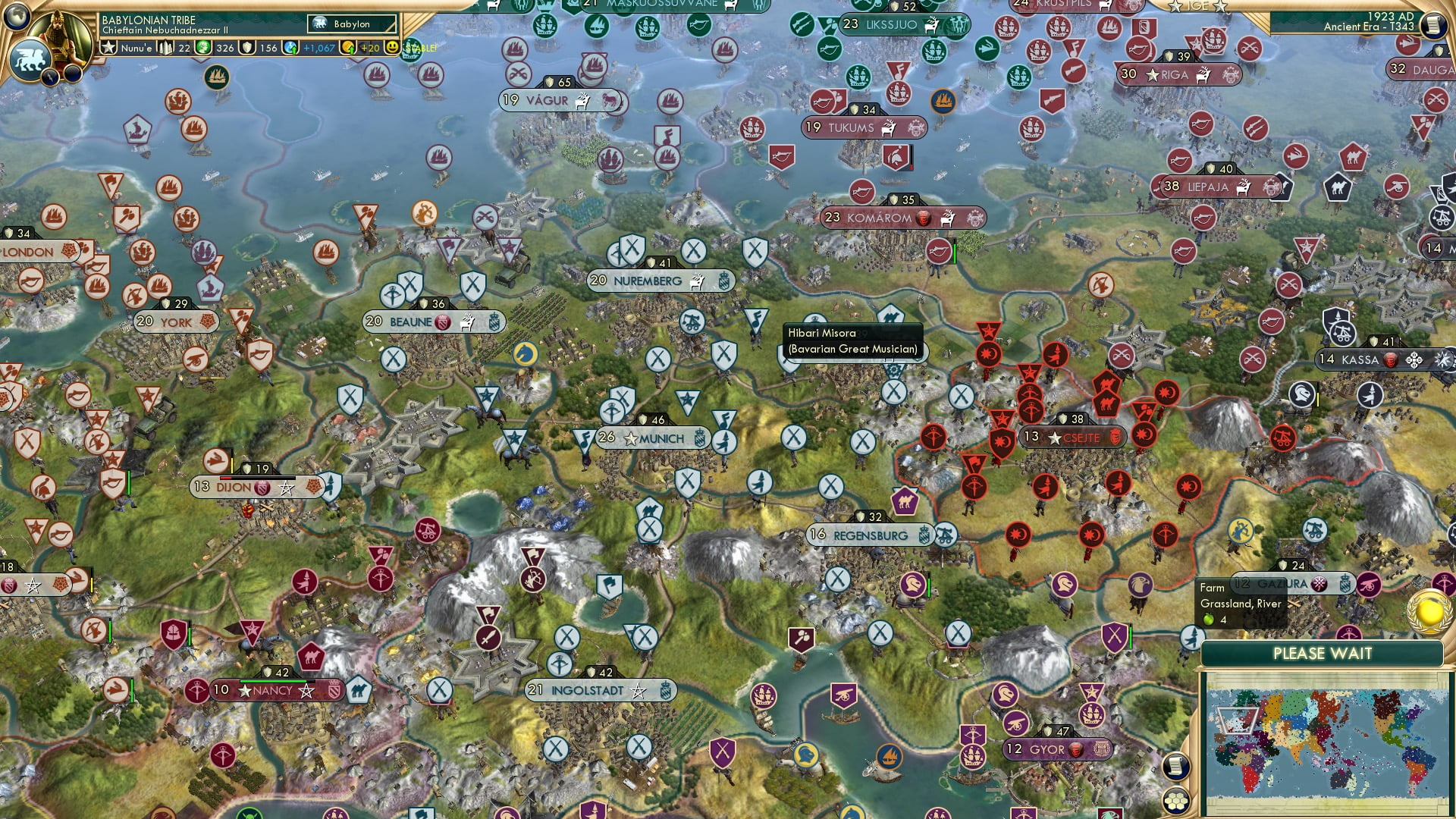Screen dimensions: 1456x819
Task: Click the STABLE status indicator
Action: pyautogui.click(x=418, y=49)
